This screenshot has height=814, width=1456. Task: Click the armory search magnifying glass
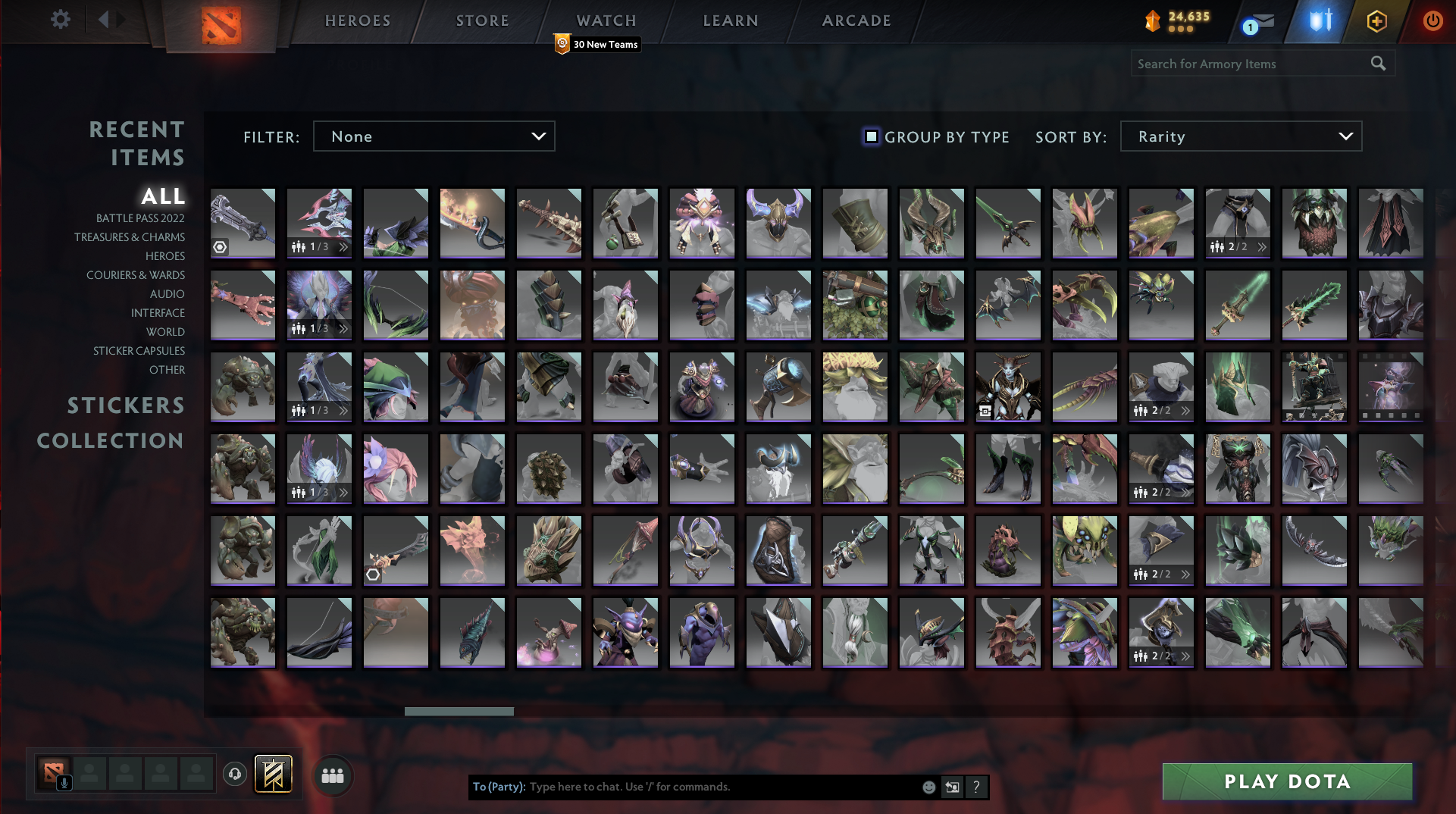tap(1377, 64)
